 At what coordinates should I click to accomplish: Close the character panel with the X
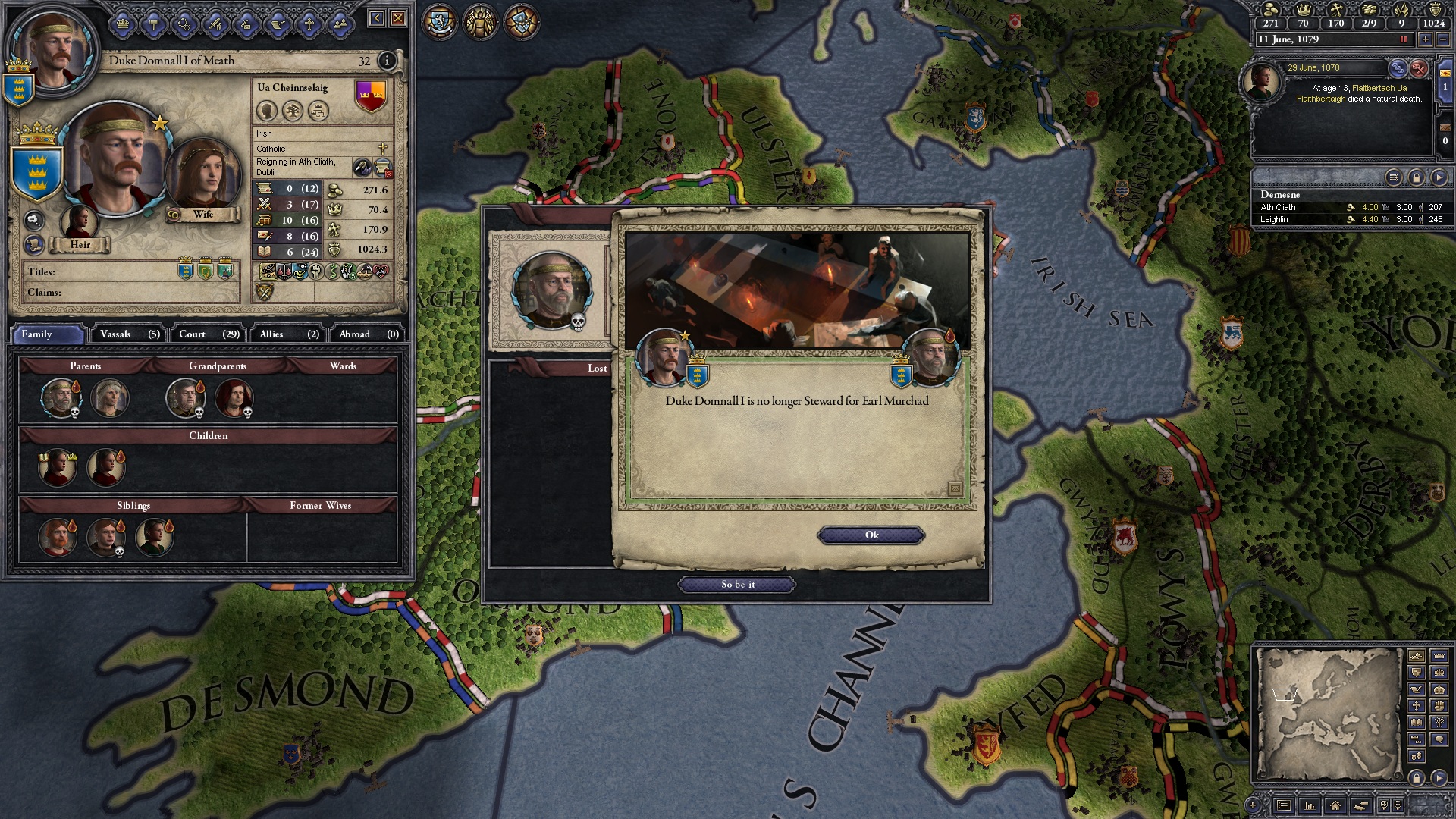click(x=398, y=18)
